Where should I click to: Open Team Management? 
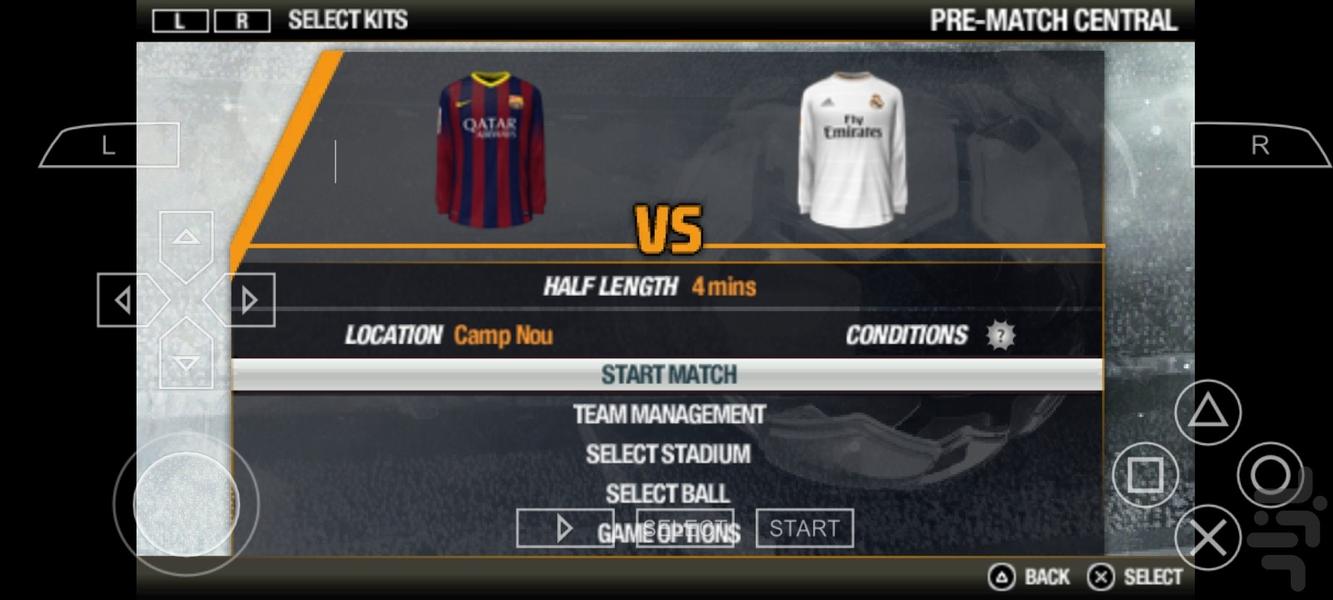(x=668, y=414)
